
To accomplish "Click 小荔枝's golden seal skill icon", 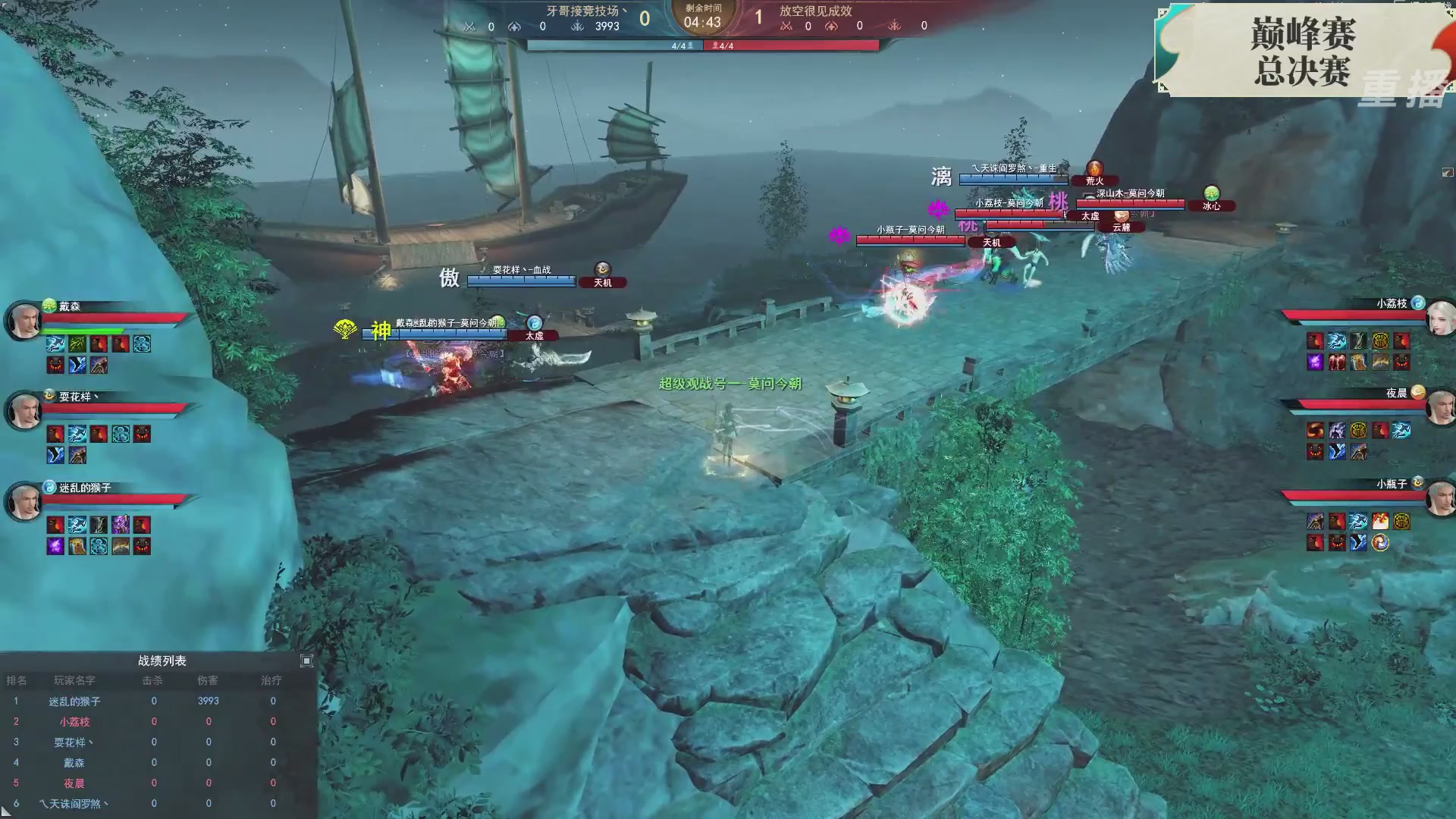I will (x=1379, y=340).
